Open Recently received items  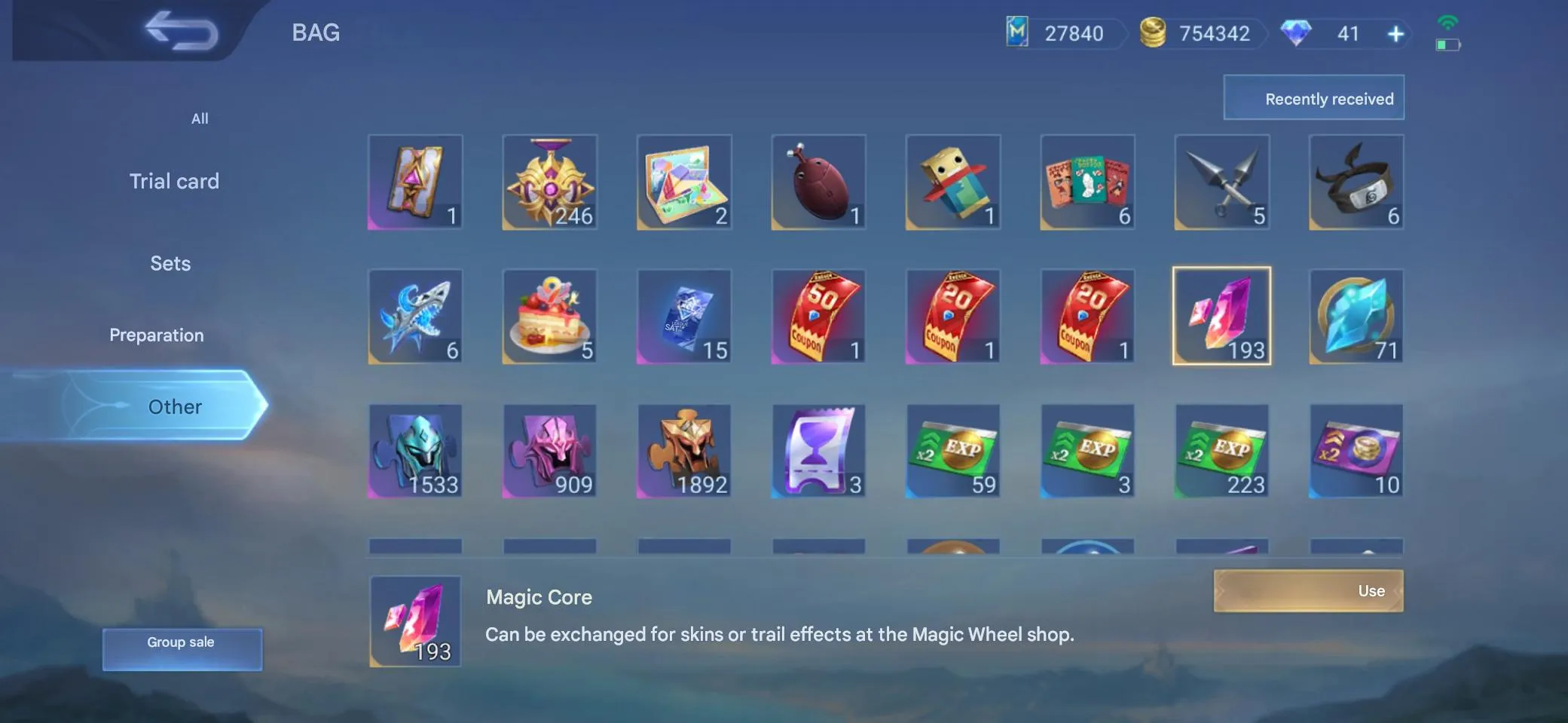[x=1313, y=97]
